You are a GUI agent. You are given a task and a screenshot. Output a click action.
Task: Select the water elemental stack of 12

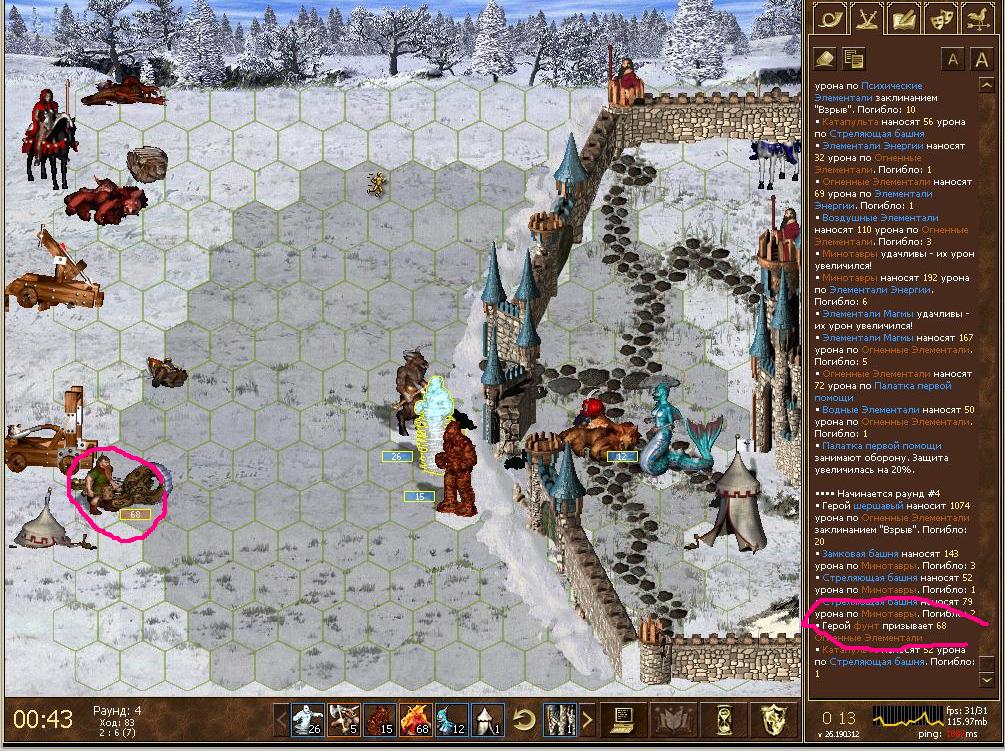click(451, 718)
